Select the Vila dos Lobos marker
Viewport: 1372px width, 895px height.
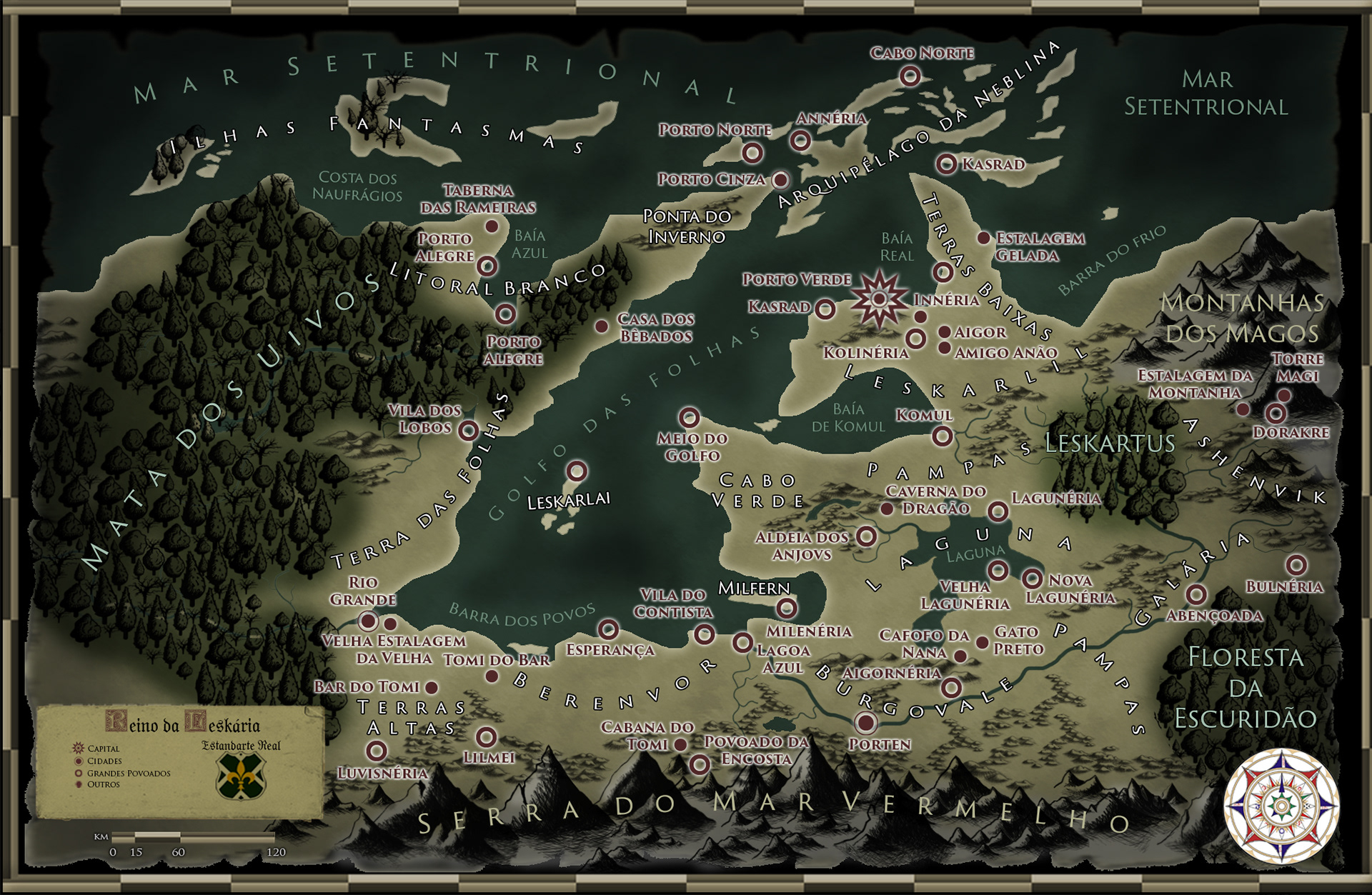coord(469,430)
